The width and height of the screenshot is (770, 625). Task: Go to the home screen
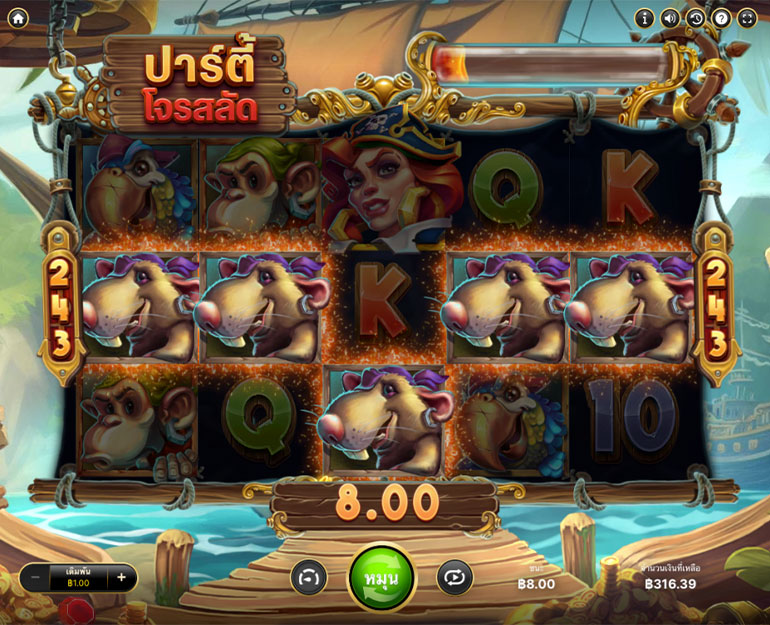(x=18, y=18)
